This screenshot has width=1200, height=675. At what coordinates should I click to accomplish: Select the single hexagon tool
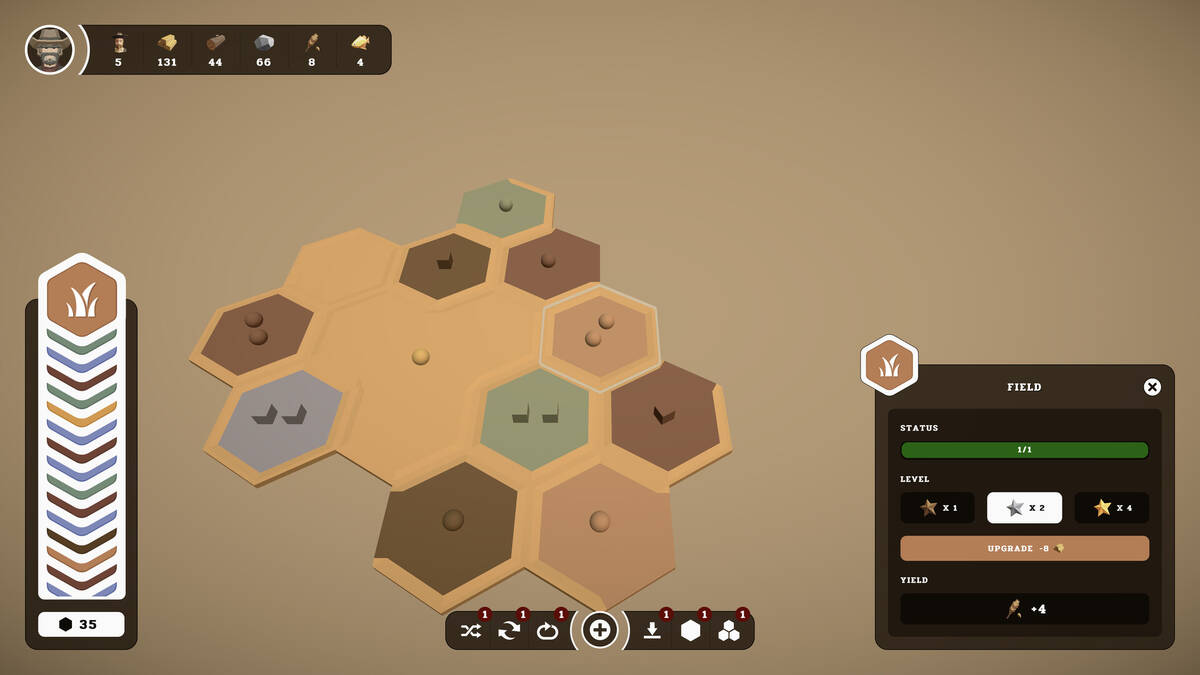point(690,630)
